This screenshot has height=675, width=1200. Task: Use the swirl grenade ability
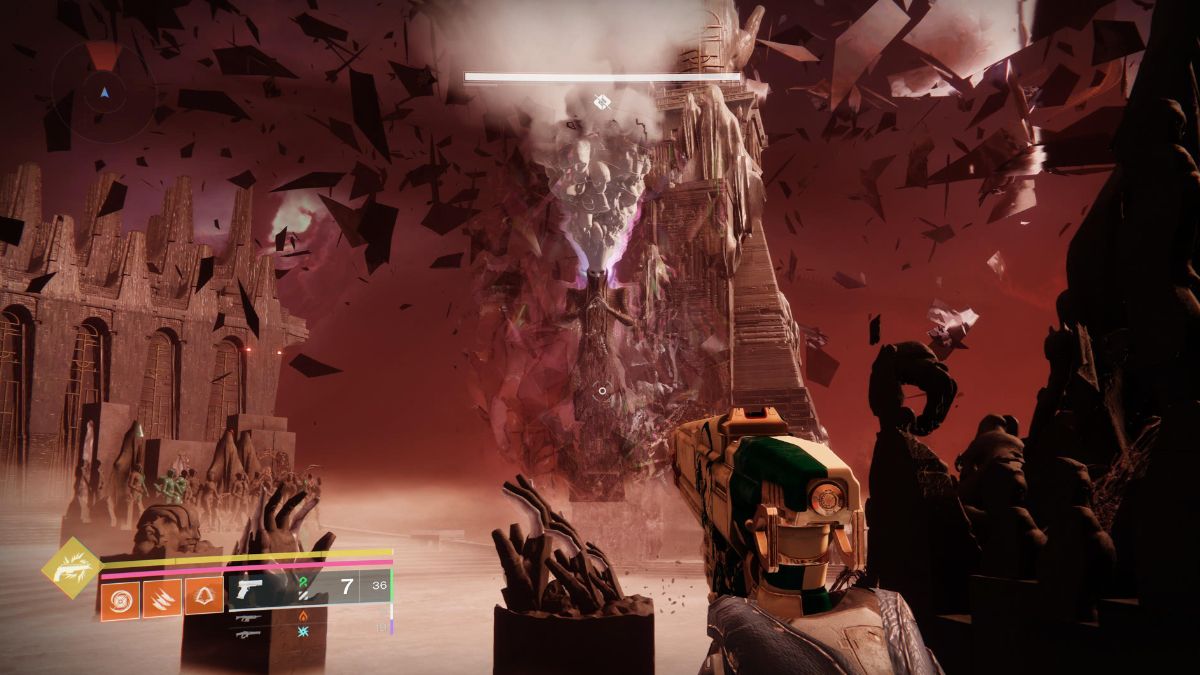(x=120, y=599)
